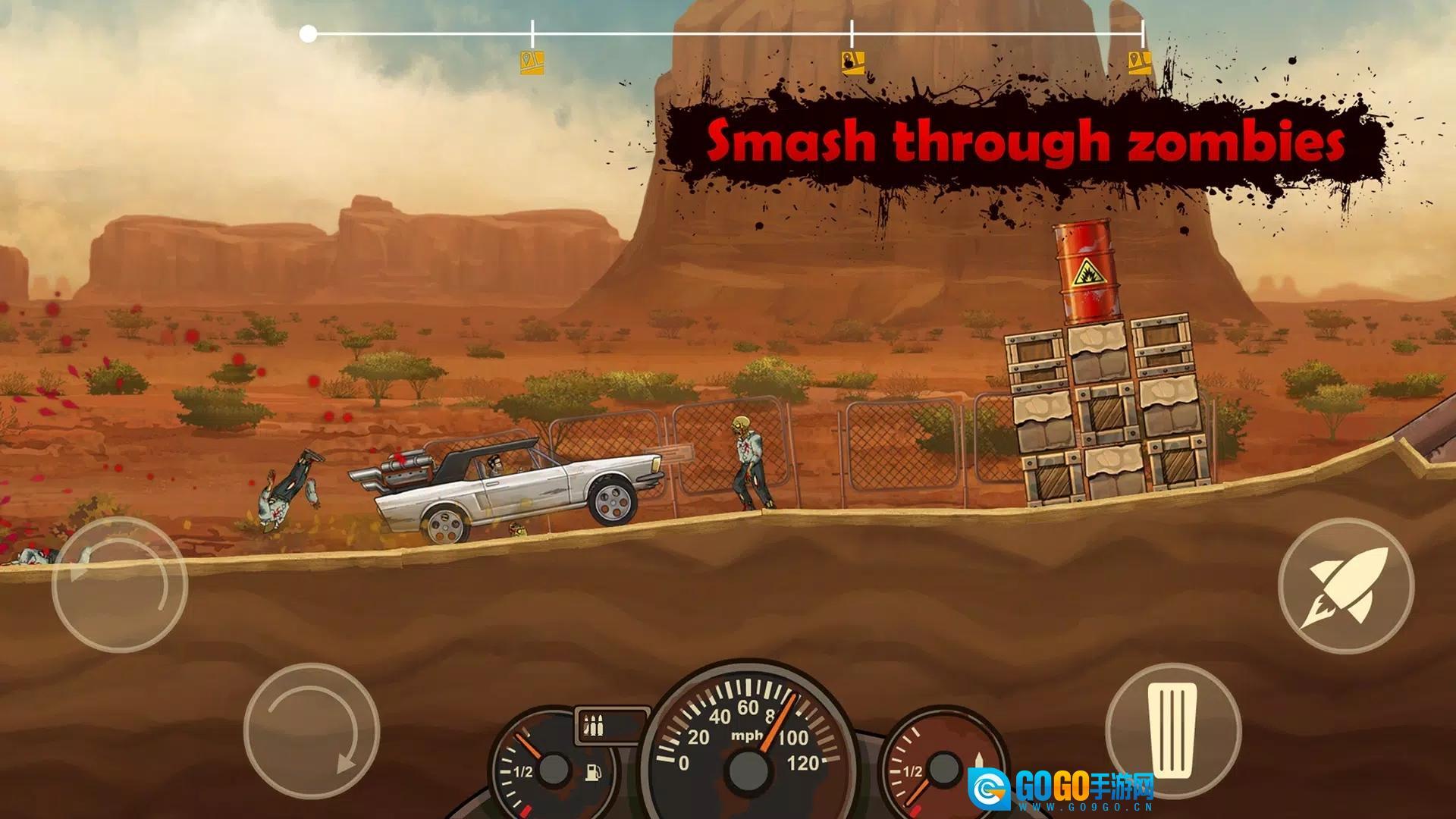Tilt the car clockwise with the rotate button

pyautogui.click(x=311, y=730)
